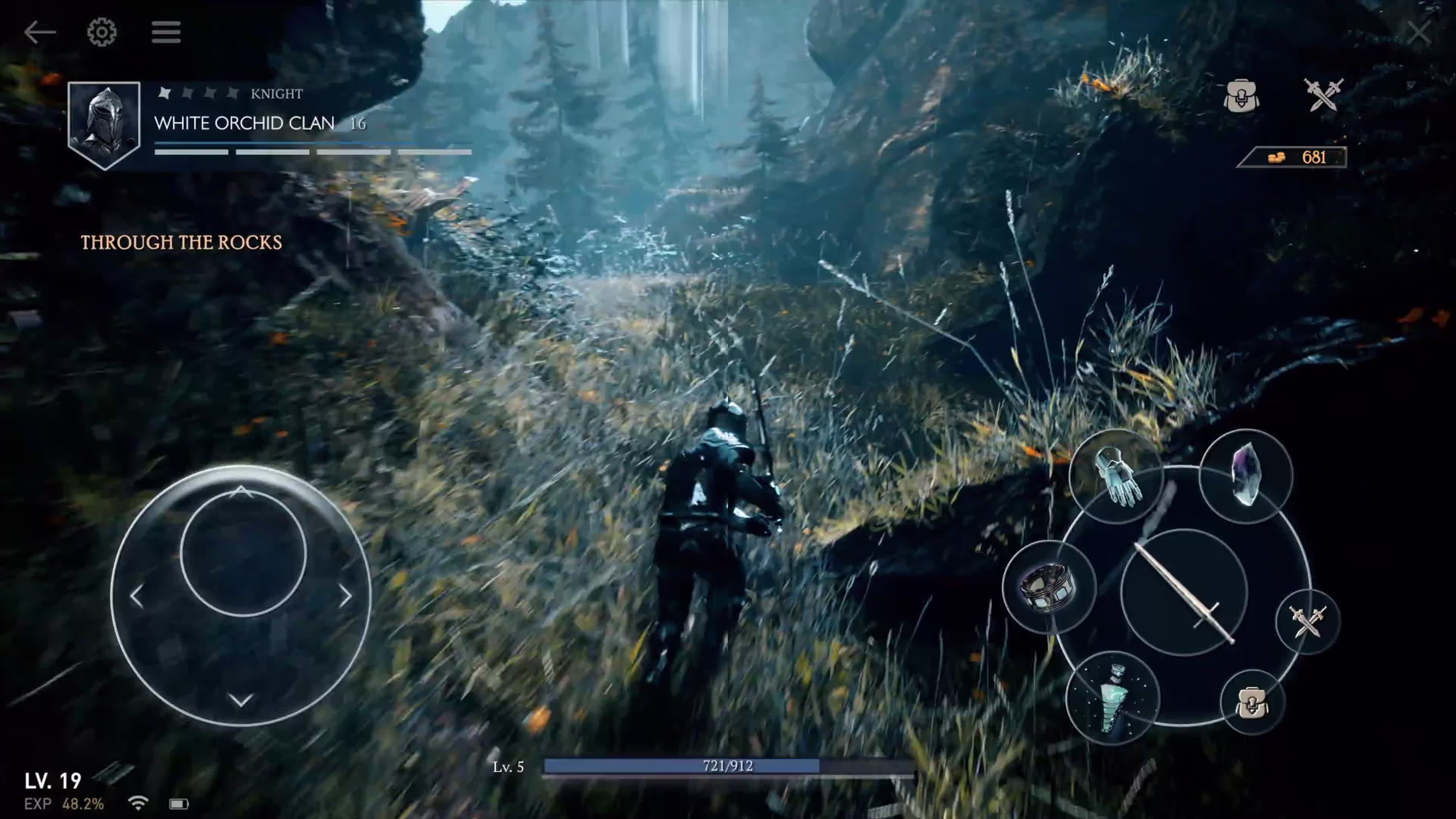Open the gear settings menu

coord(102,32)
